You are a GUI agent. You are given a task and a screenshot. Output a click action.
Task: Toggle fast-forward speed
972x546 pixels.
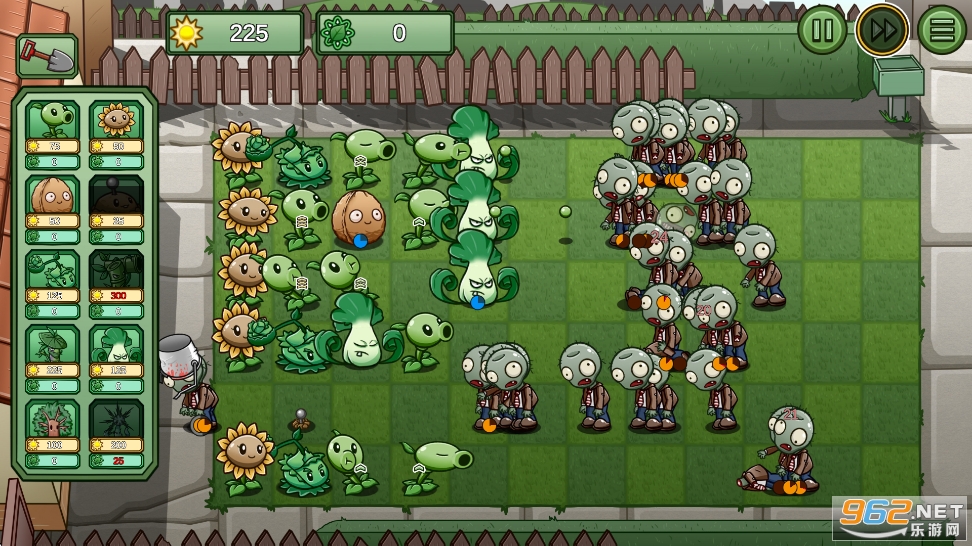click(x=882, y=30)
